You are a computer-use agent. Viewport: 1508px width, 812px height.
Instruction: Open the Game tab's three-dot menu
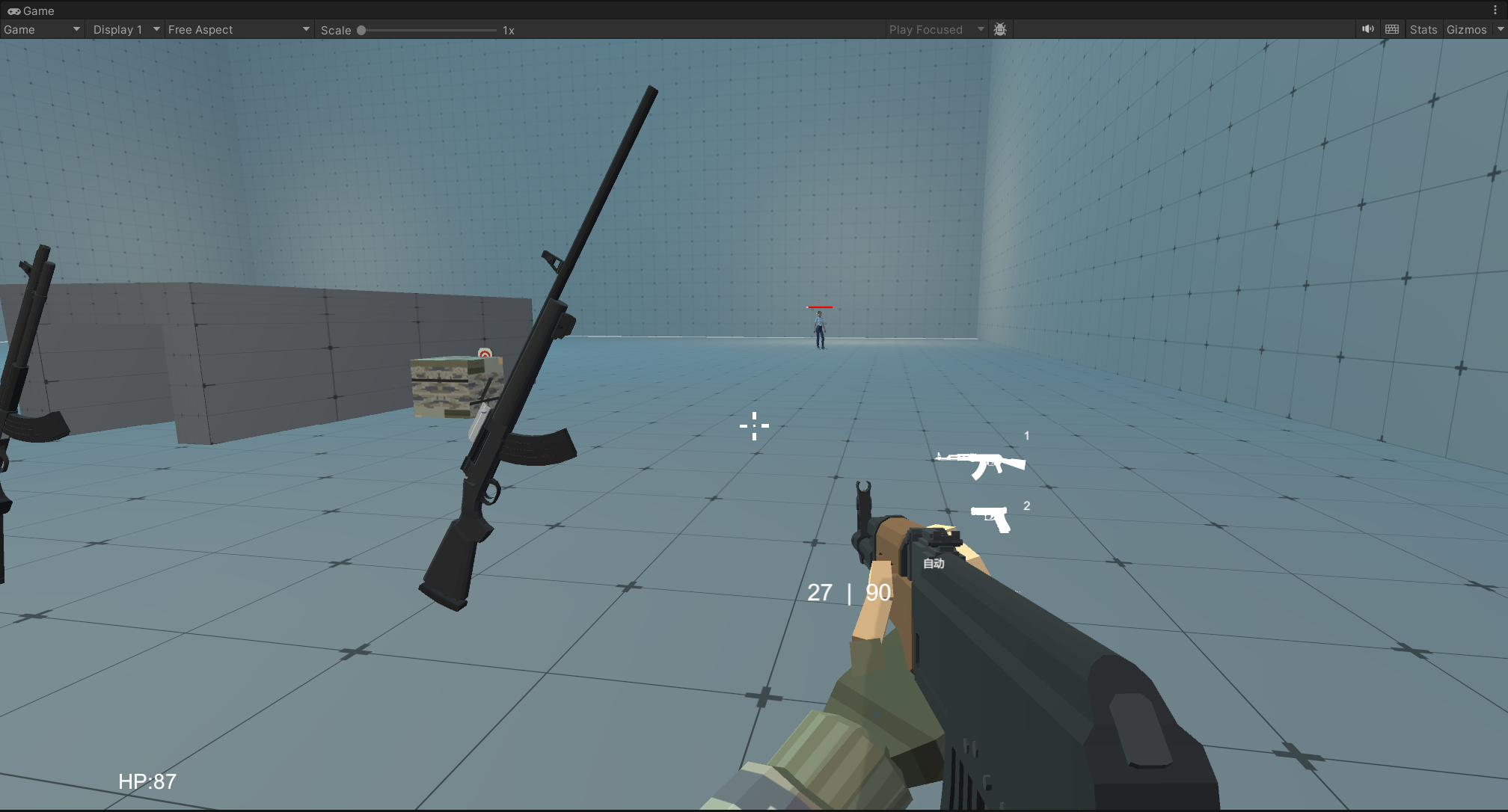(1495, 10)
